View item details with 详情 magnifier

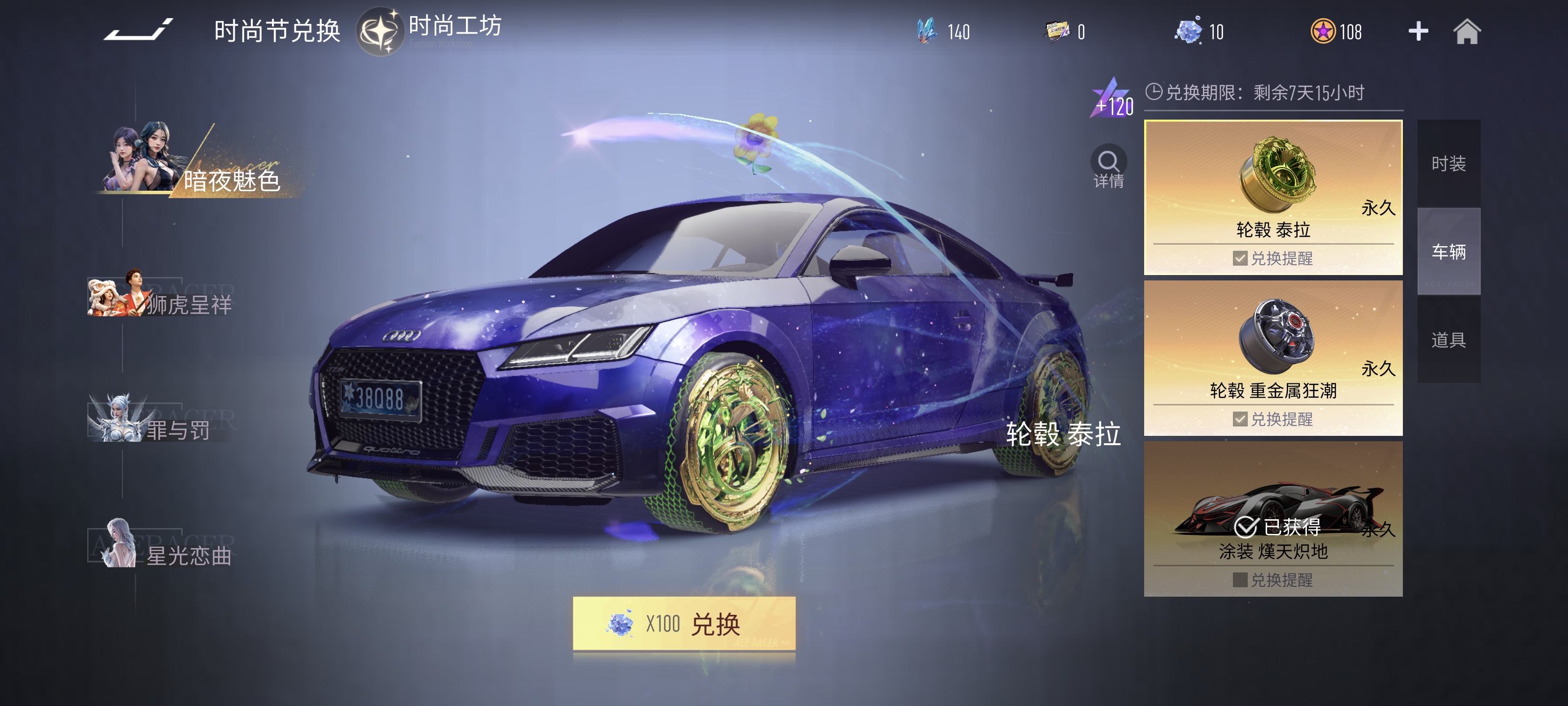tap(1108, 167)
